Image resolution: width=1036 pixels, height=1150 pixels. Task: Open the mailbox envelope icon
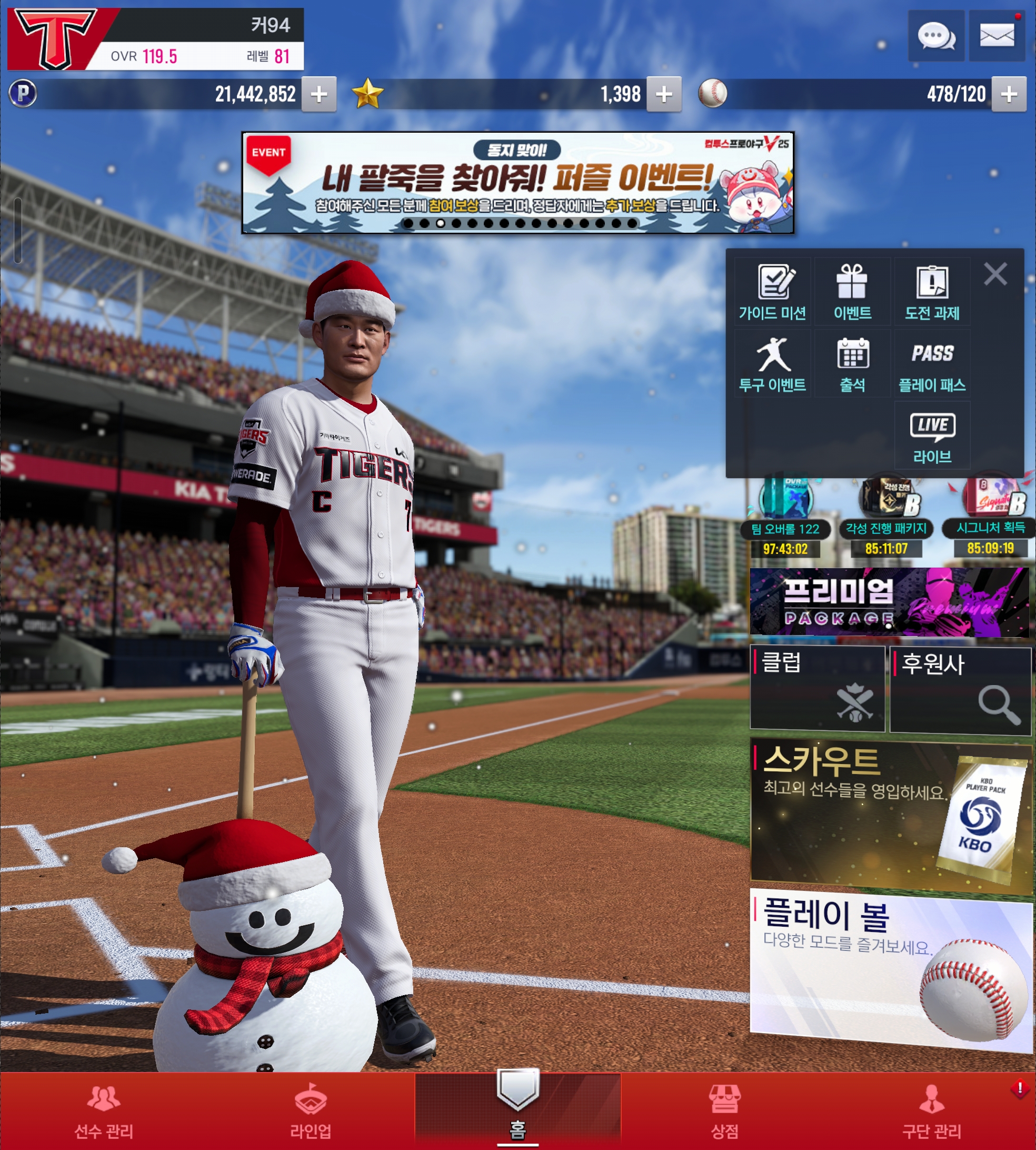click(997, 36)
